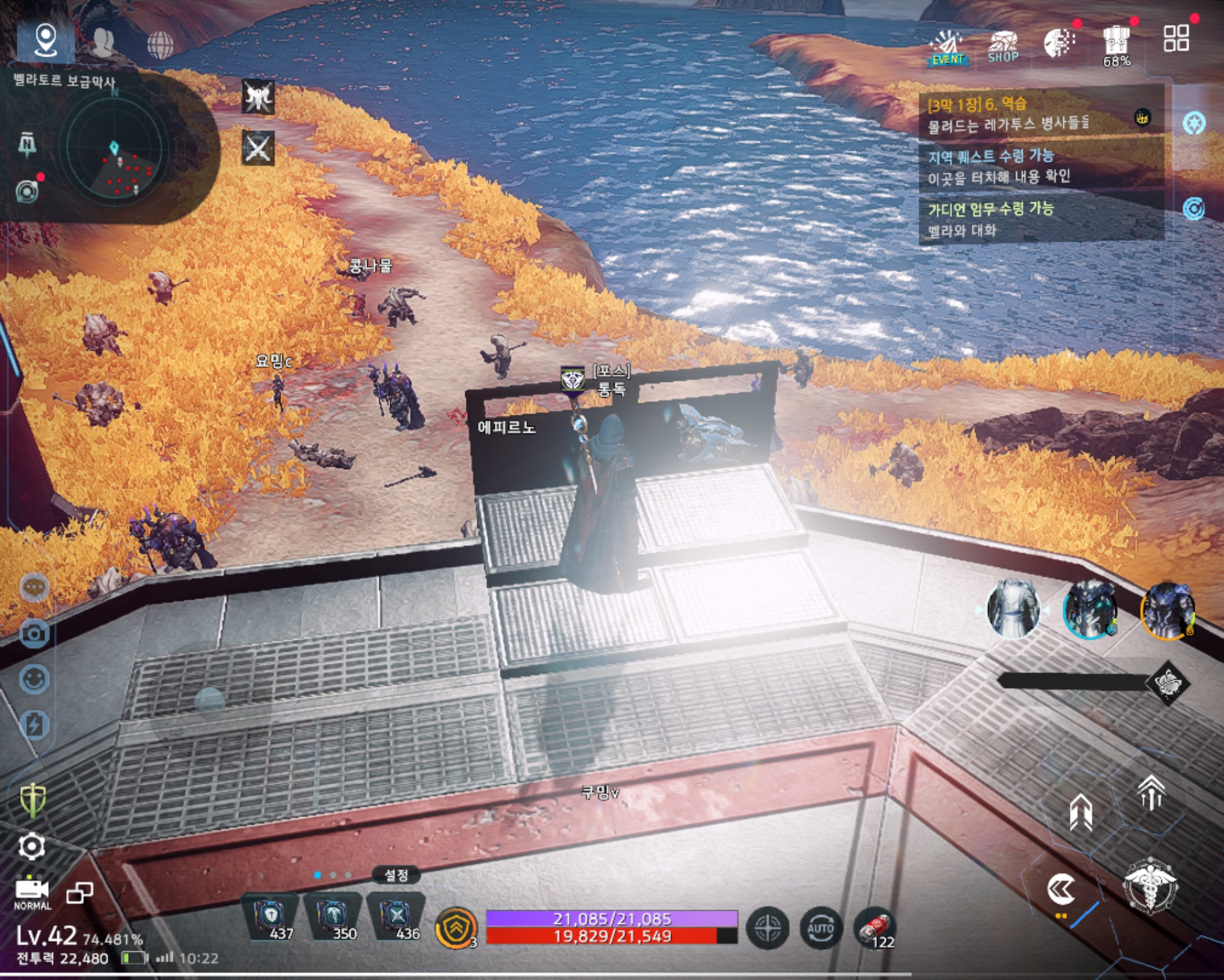
Task: Take a screenshot with the camera icon
Action: [34, 633]
